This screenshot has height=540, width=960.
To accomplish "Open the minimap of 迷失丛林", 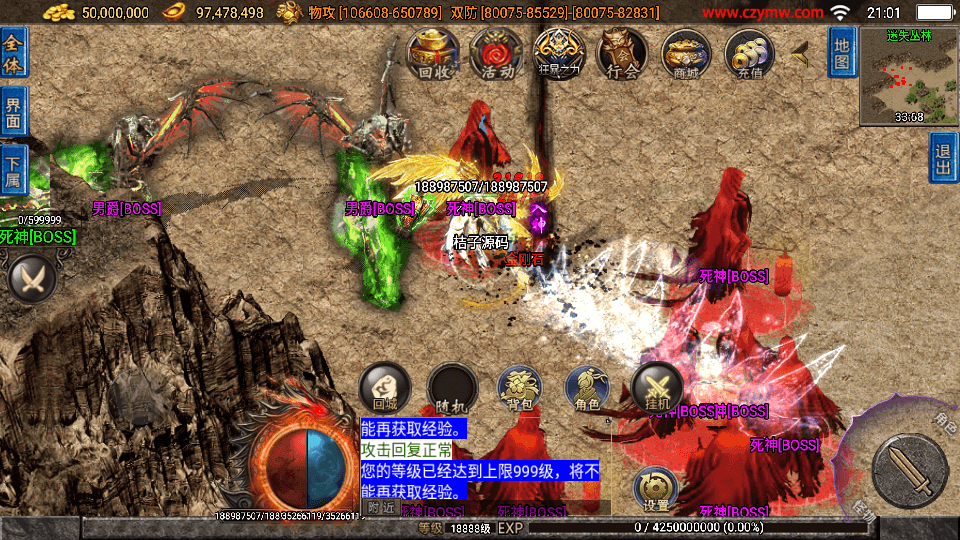I will (x=907, y=76).
